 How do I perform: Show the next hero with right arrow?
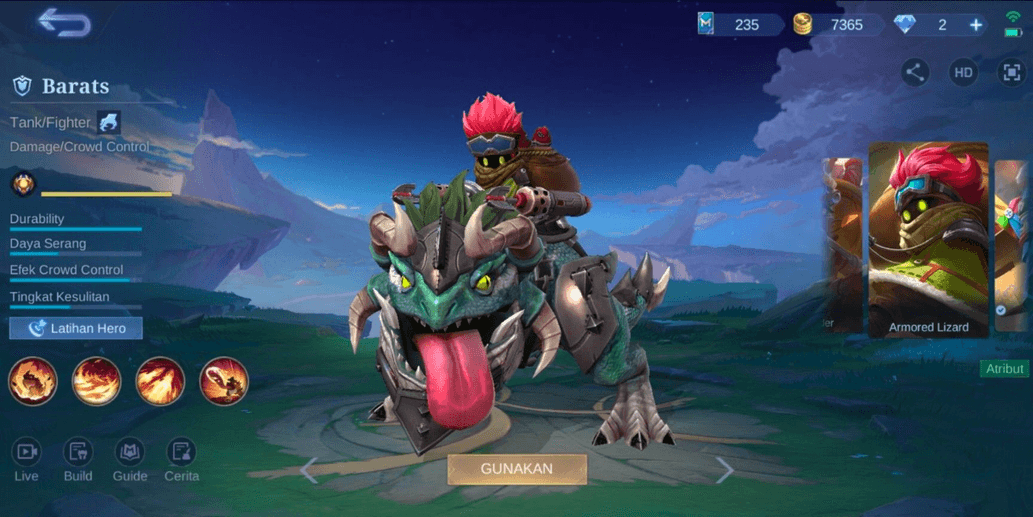725,469
